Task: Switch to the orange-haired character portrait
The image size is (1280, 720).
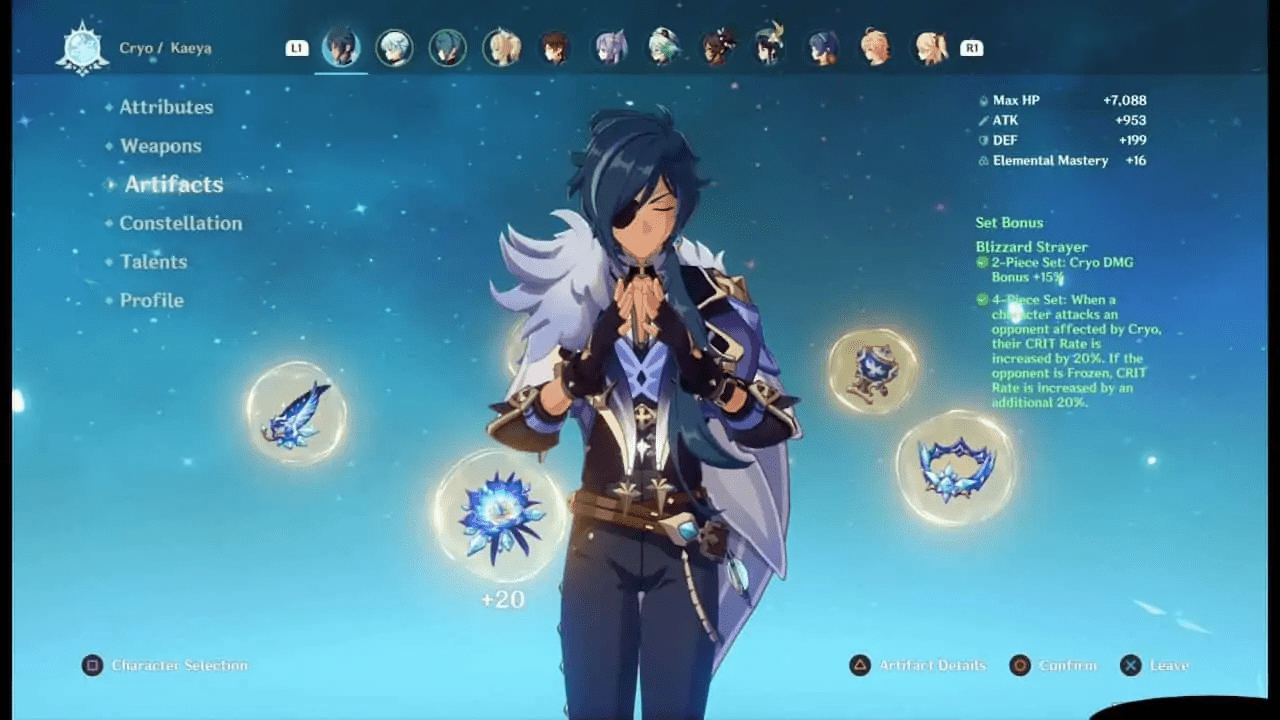Action: 877,48
